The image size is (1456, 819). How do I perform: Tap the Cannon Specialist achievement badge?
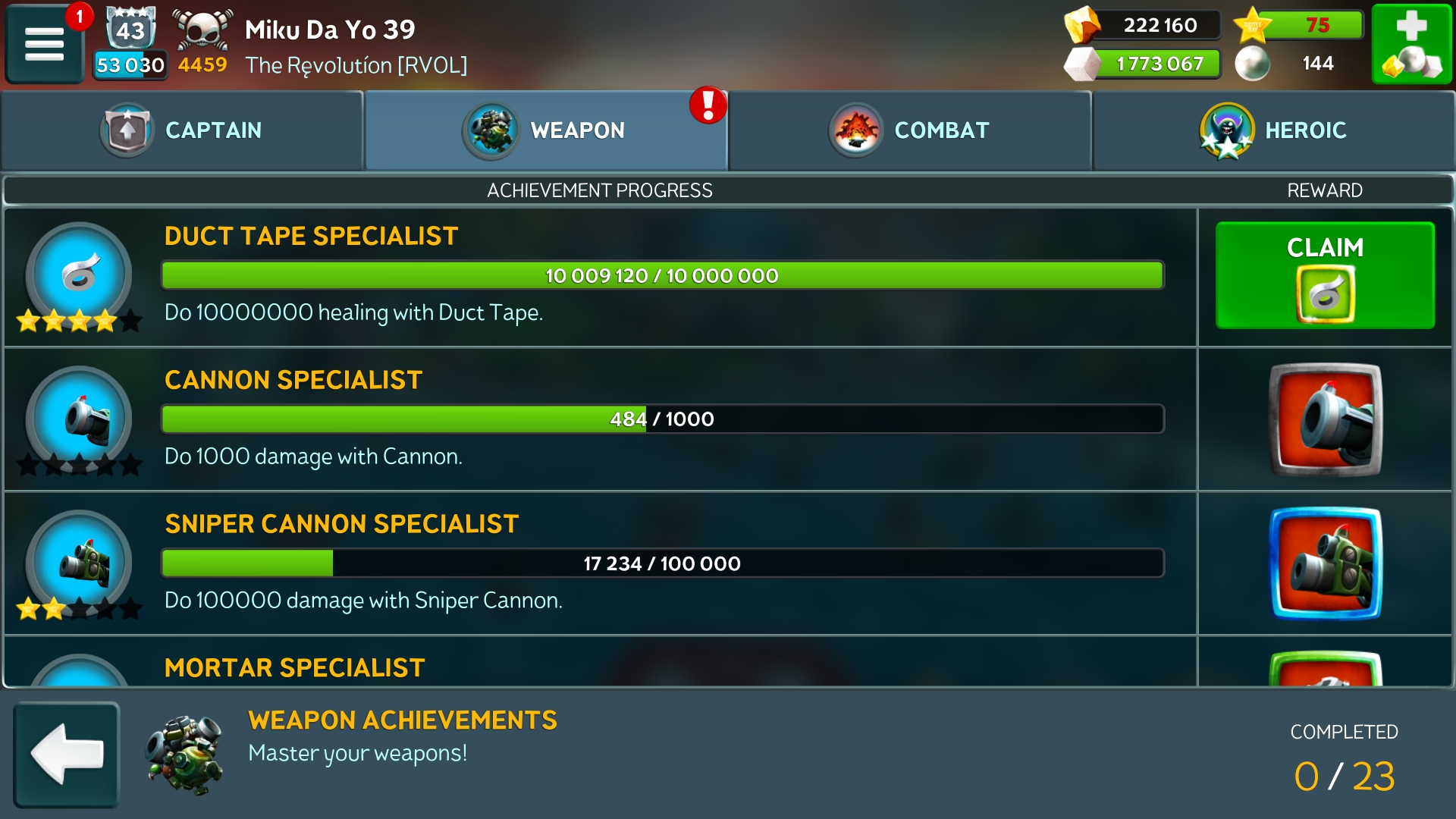(79, 419)
